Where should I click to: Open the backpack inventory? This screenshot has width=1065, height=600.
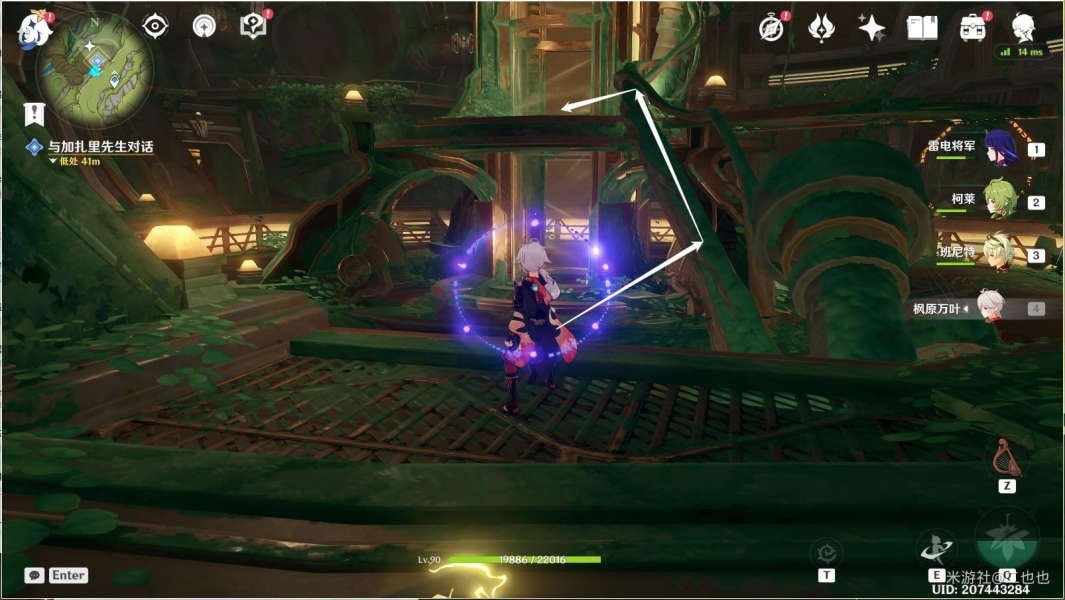click(972, 28)
